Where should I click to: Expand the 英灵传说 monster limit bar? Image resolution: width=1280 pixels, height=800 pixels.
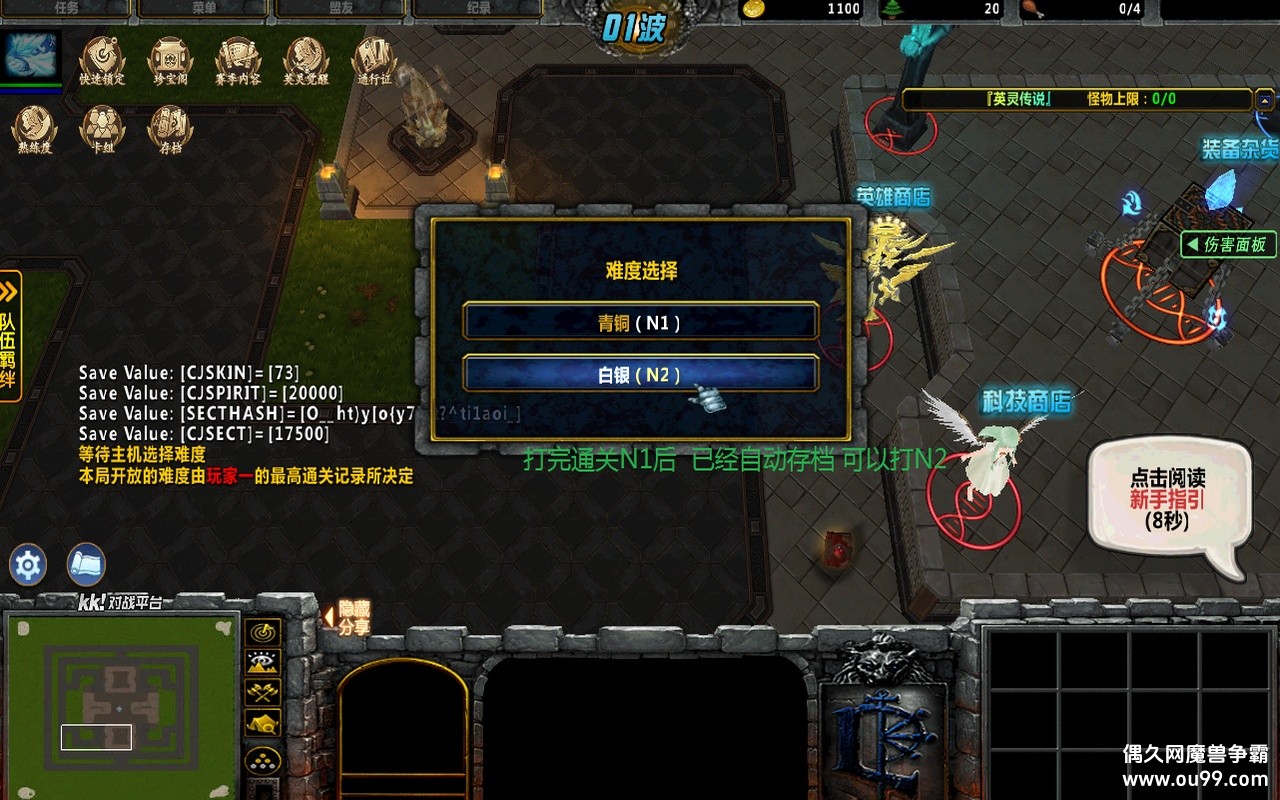pyautogui.click(x=1266, y=100)
